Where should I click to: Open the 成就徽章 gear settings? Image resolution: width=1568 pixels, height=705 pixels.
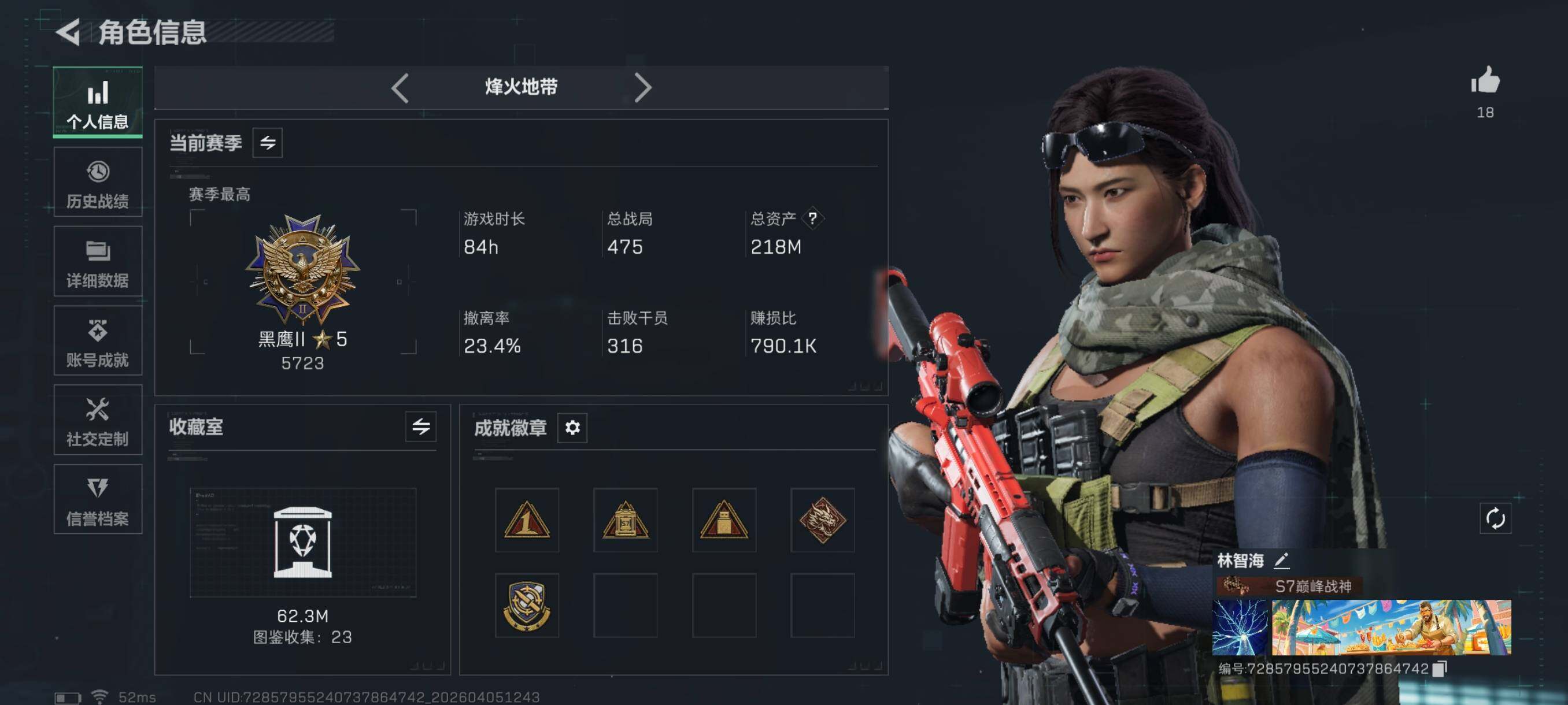(572, 428)
